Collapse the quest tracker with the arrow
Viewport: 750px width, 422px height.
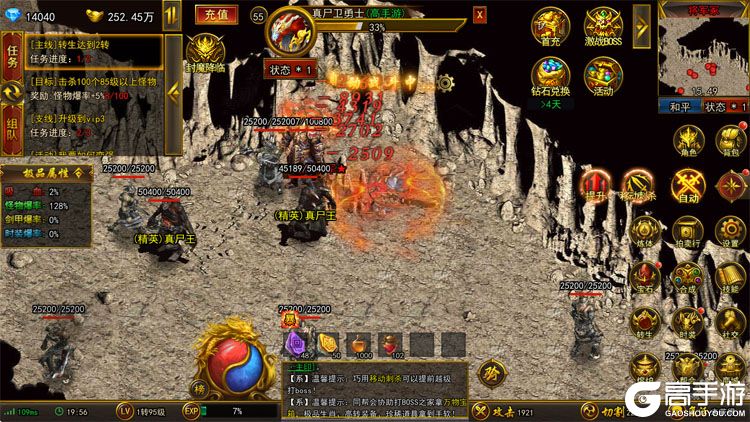pyautogui.click(x=173, y=90)
